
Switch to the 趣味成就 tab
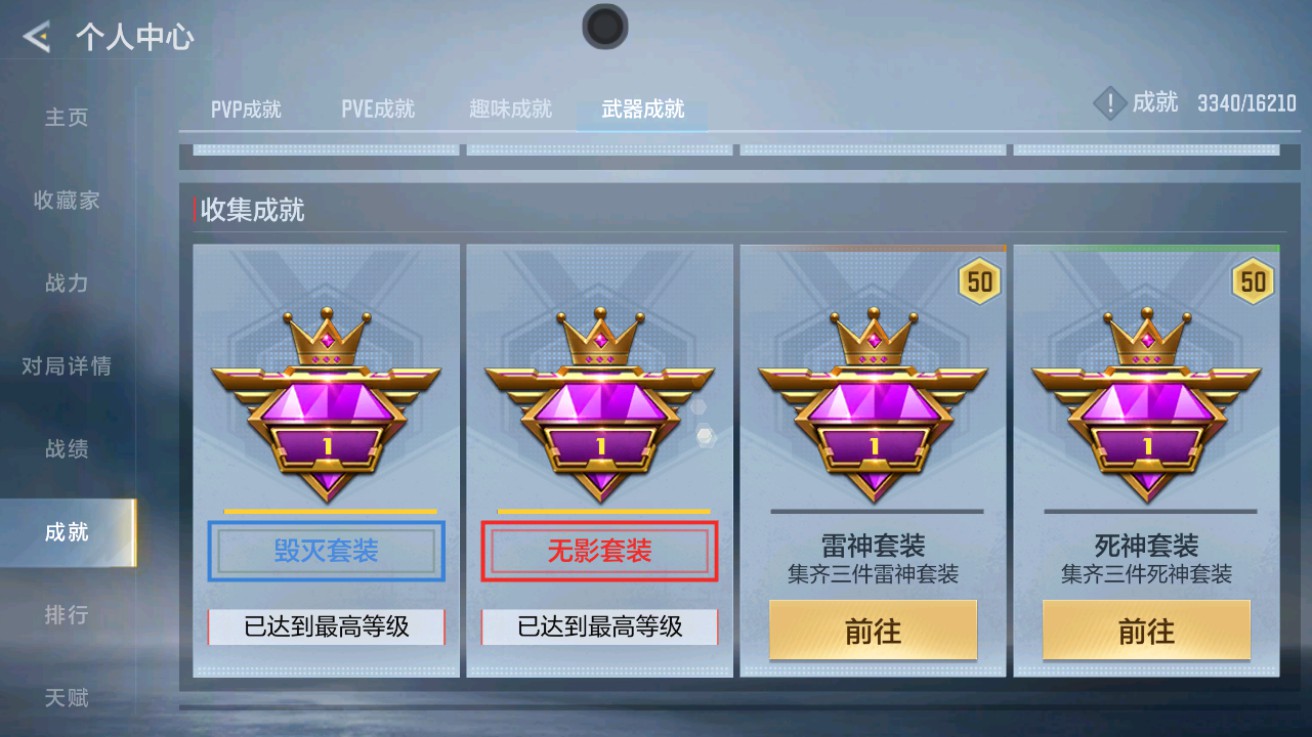pyautogui.click(x=509, y=110)
